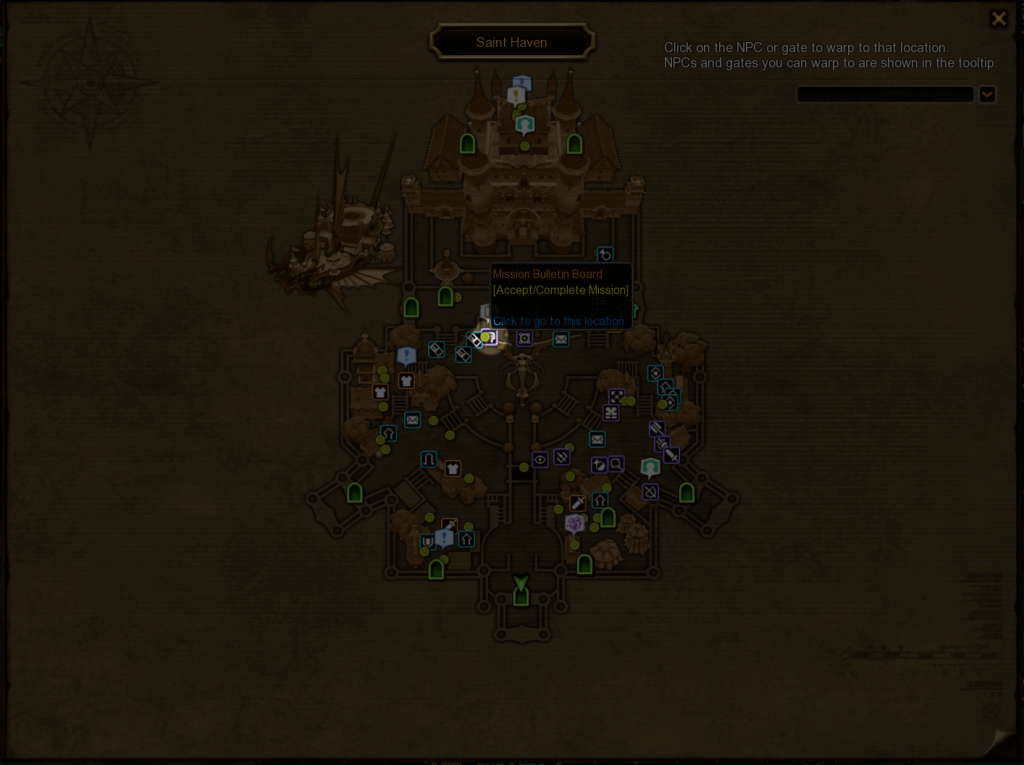
Task: Warp to the far-right green gate
Action: tap(687, 492)
